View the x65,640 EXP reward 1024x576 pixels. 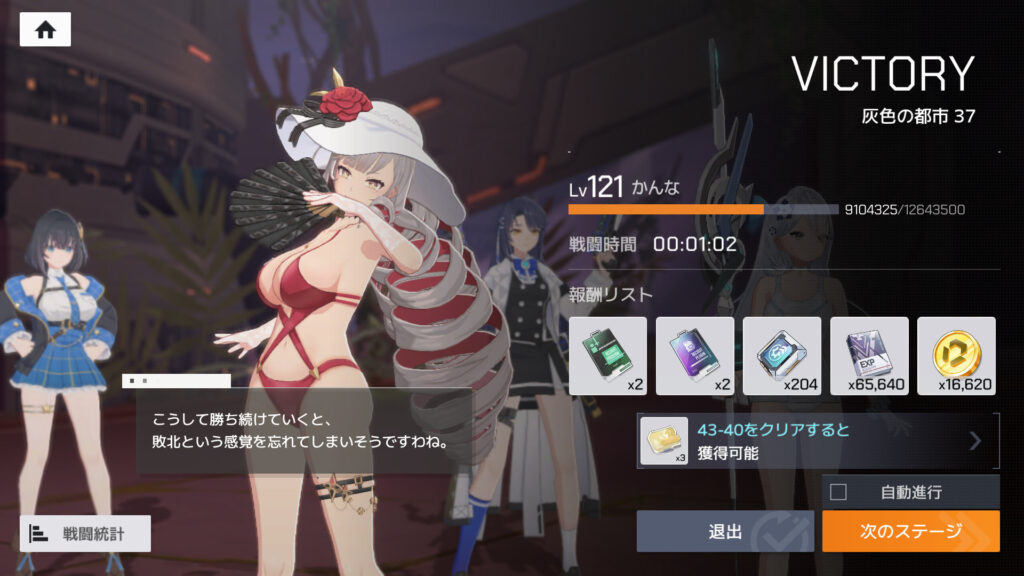[868, 356]
